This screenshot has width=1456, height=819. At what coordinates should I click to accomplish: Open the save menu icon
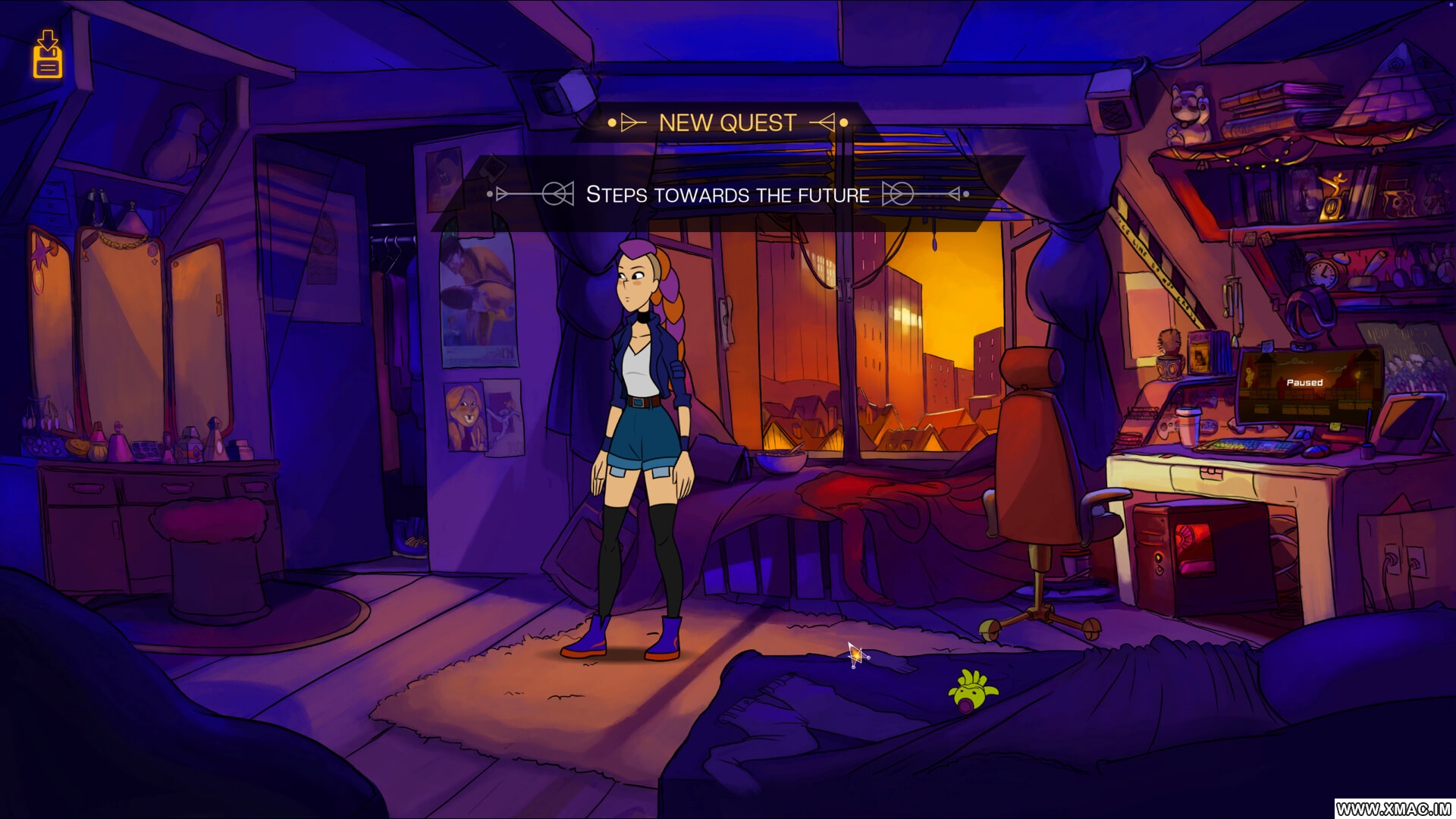pyautogui.click(x=47, y=55)
